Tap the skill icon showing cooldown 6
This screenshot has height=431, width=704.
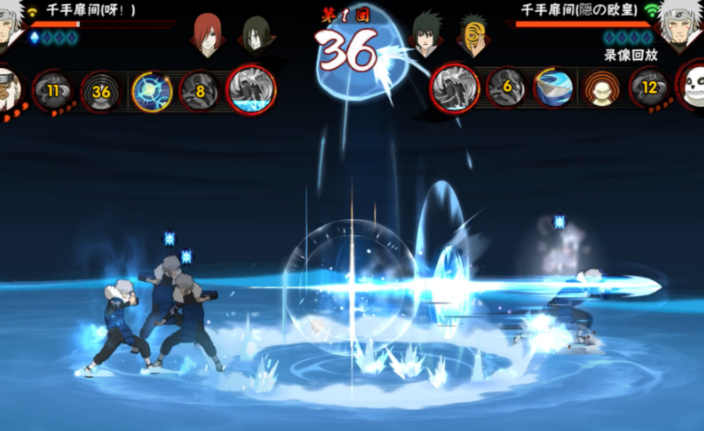point(506,88)
